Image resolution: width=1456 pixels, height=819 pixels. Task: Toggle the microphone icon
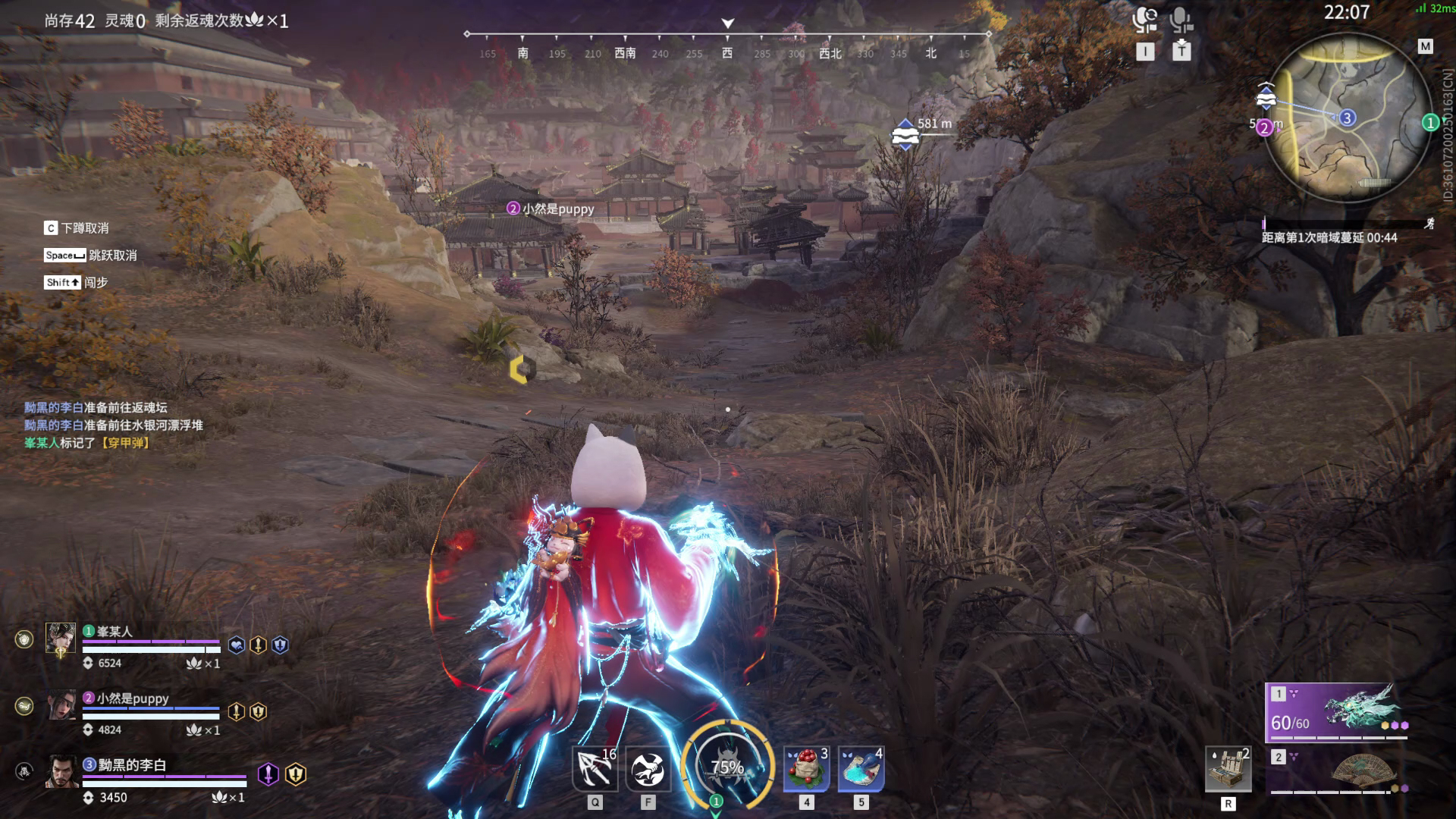[1181, 20]
